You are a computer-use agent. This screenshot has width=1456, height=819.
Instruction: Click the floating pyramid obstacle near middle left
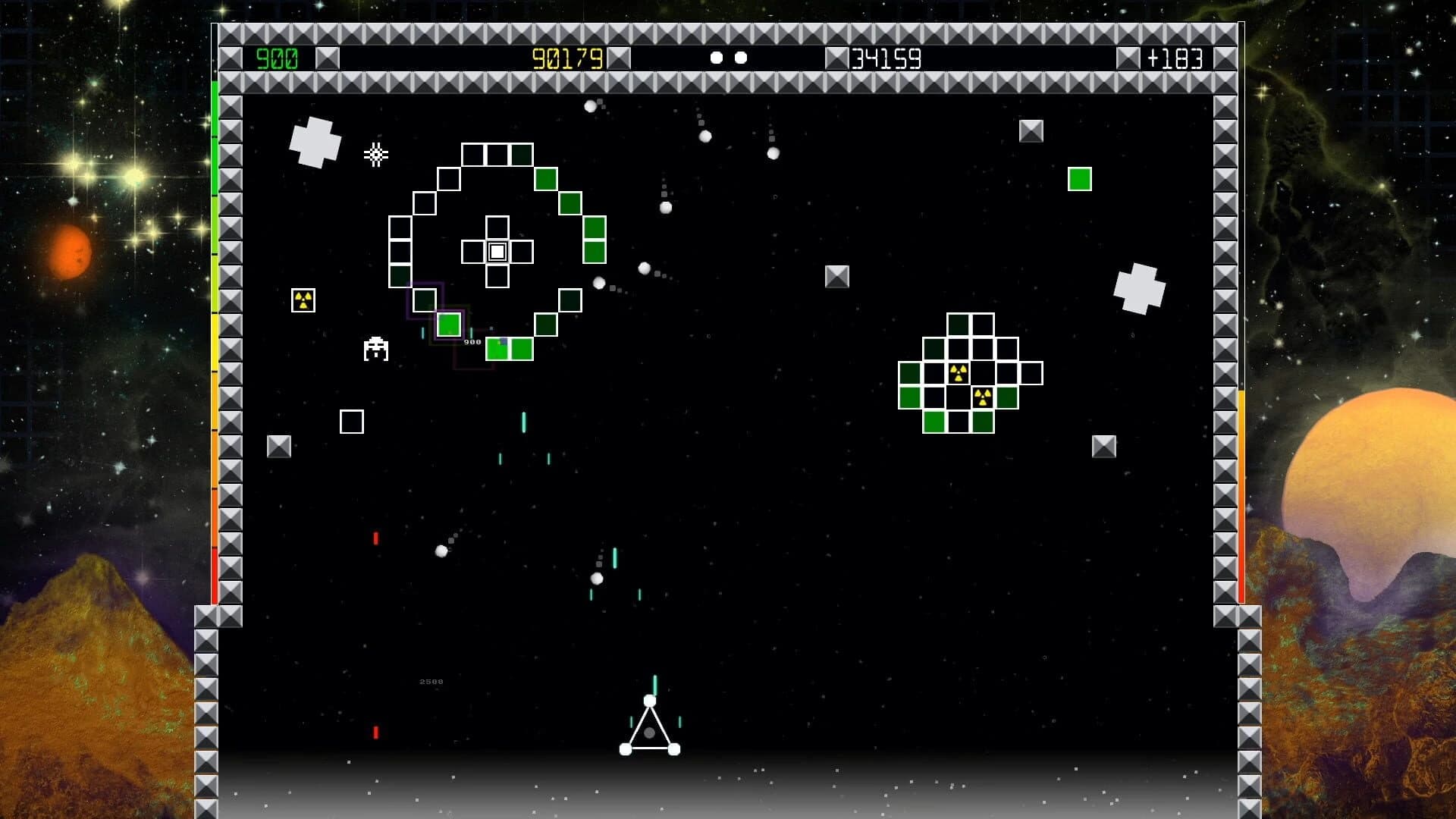click(x=279, y=444)
